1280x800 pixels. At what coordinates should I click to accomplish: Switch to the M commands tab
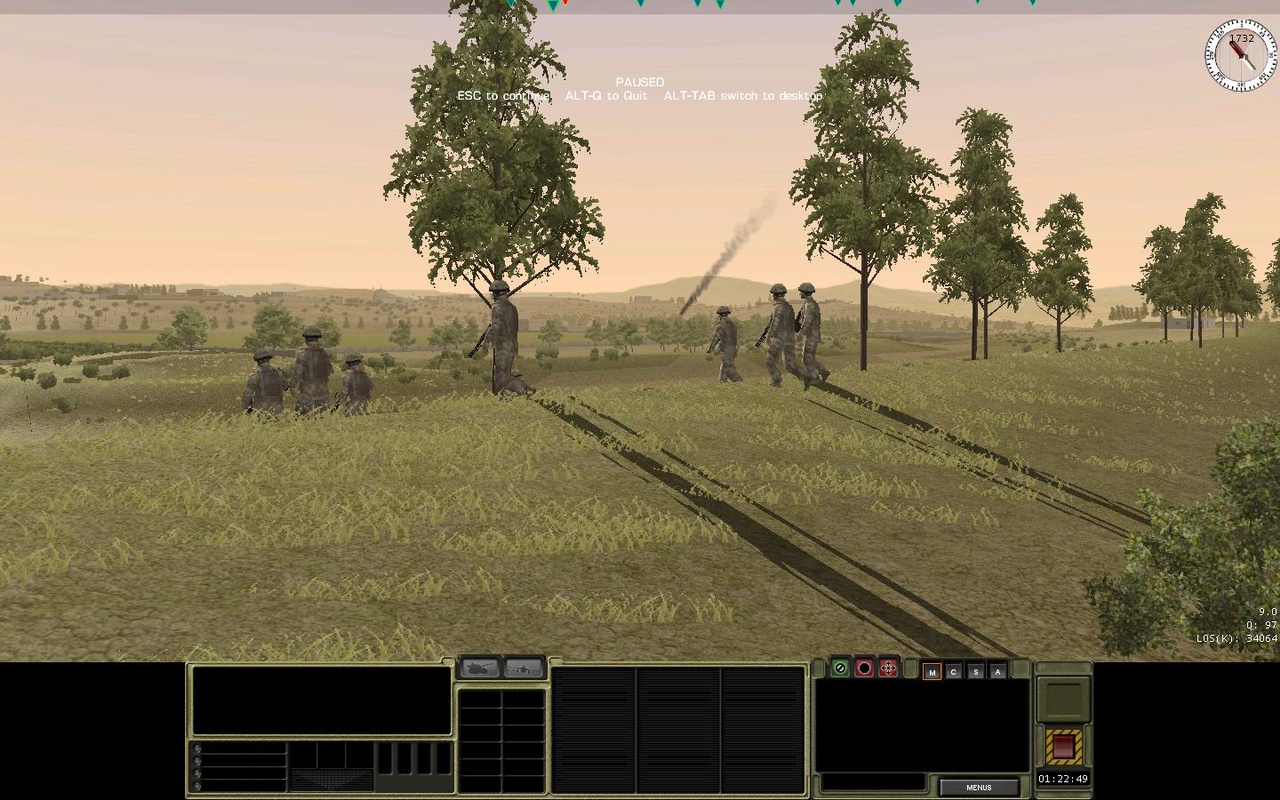coord(932,672)
